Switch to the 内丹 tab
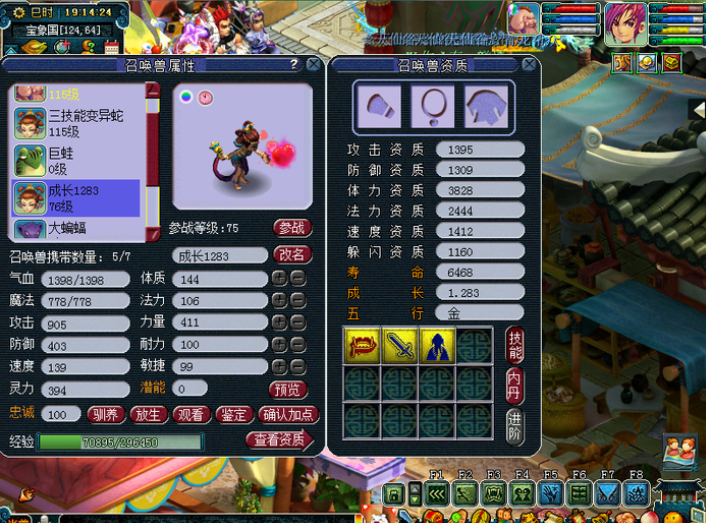The height and width of the screenshot is (523, 706). [515, 383]
